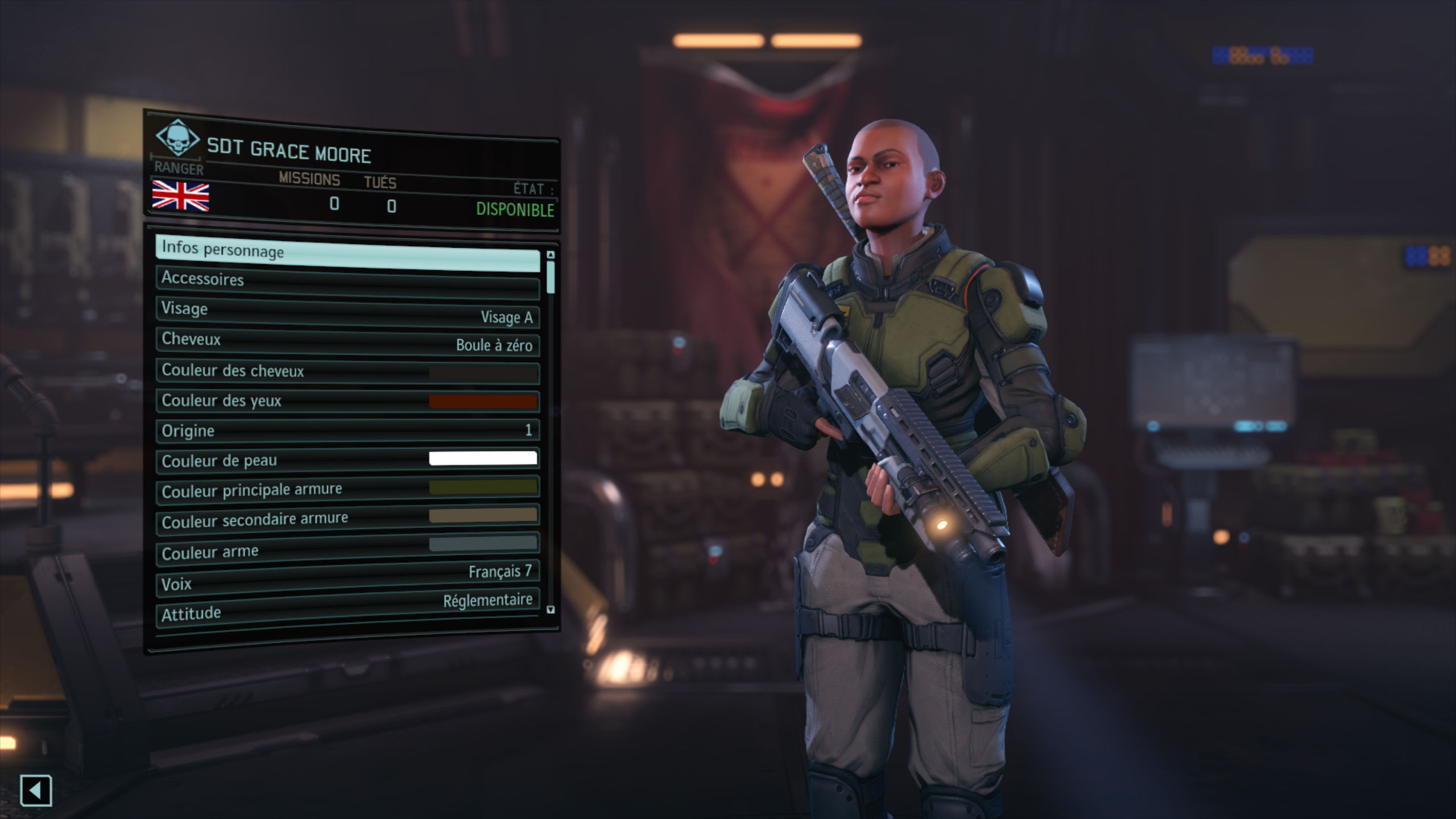Select the Origine row

tap(347, 431)
